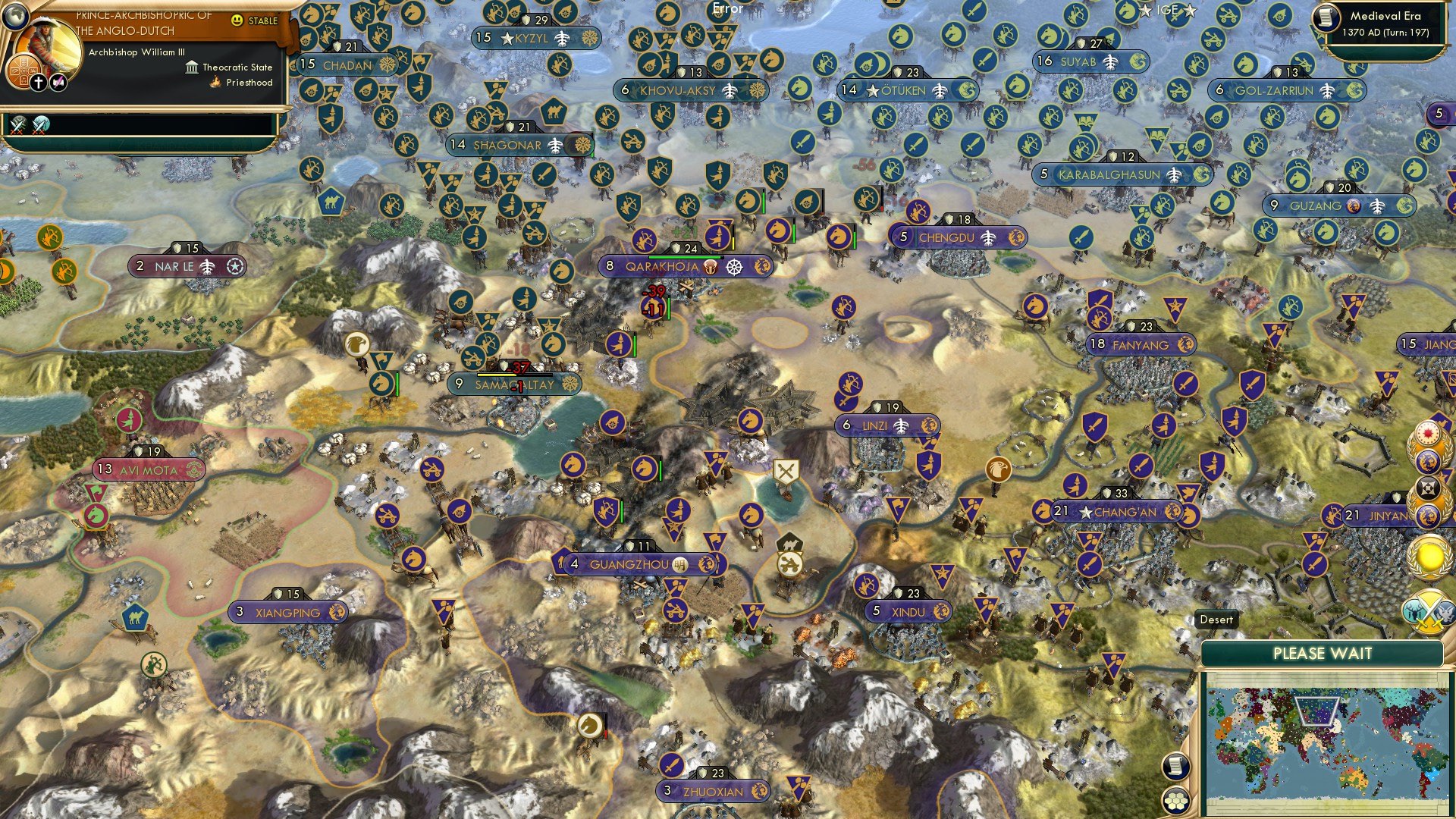Toggle the hex grid overlay button

point(1175,802)
